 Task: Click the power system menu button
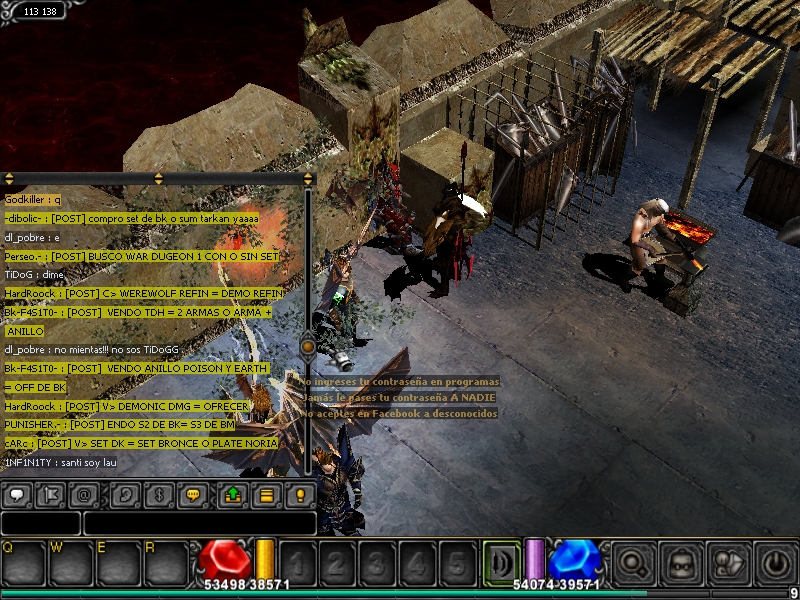point(776,562)
